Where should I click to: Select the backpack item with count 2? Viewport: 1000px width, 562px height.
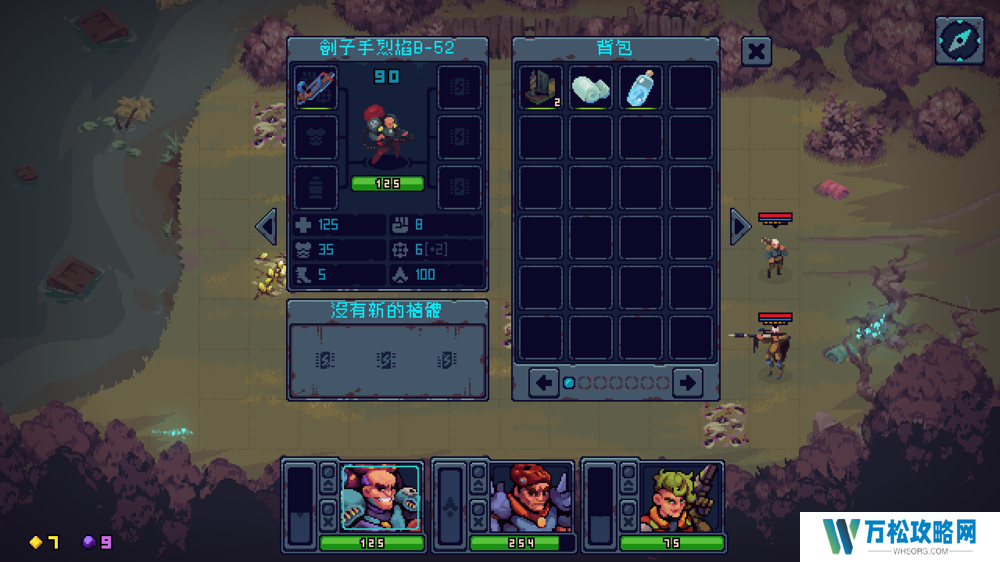tap(541, 88)
